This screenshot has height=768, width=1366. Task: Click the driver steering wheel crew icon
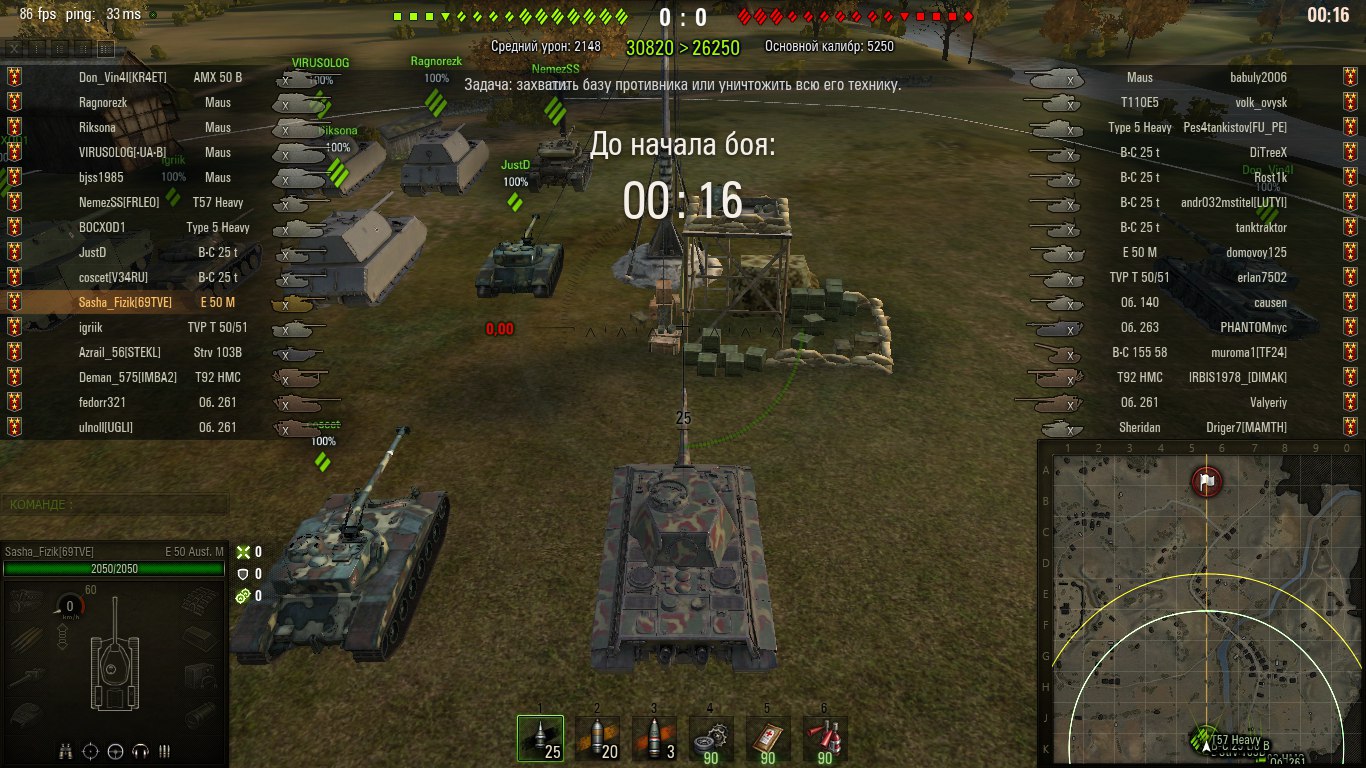coord(115,751)
